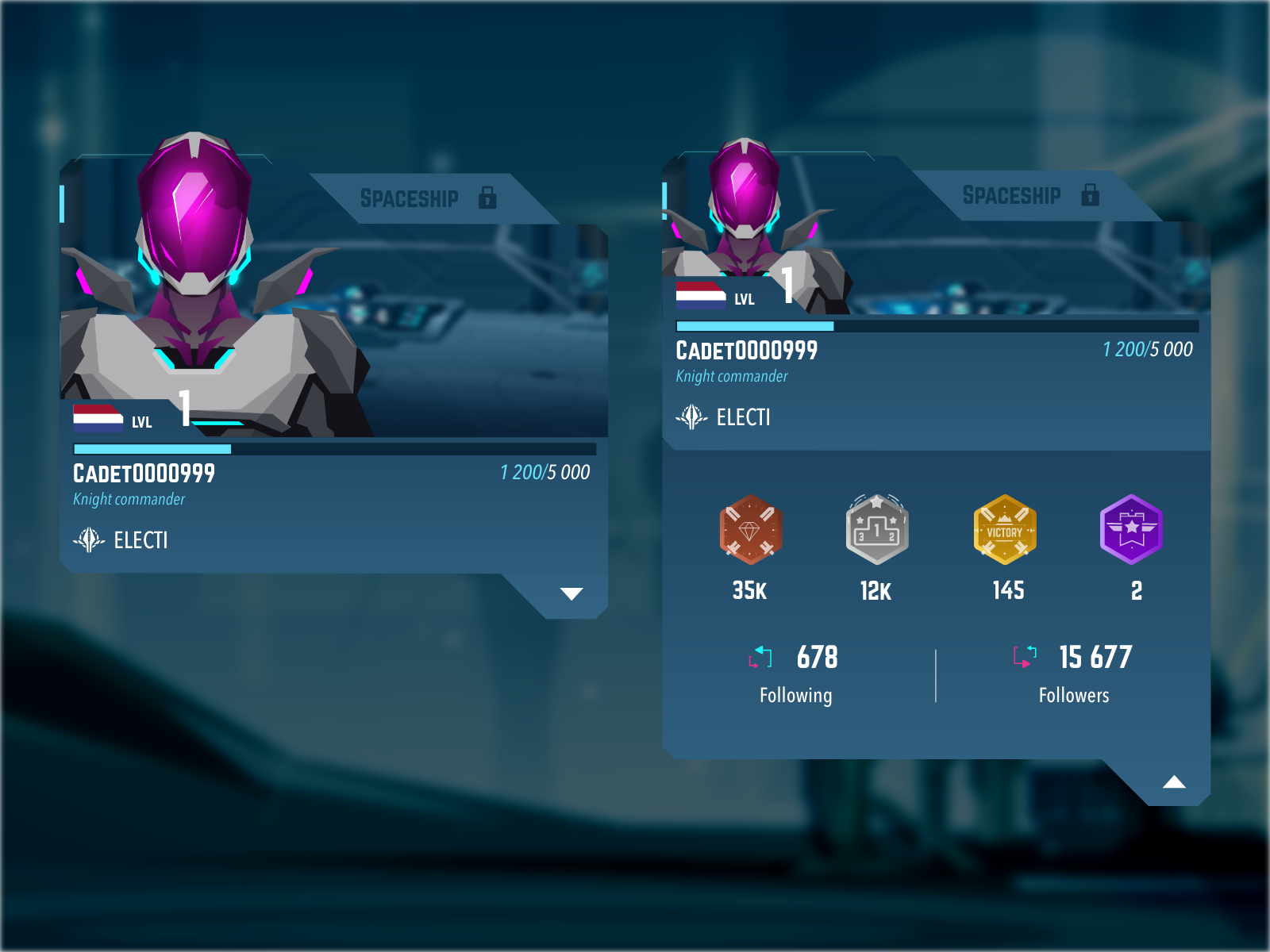Viewport: 1270px width, 952px height.
Task: View the 15 677 Followers list
Action: coord(1073,674)
